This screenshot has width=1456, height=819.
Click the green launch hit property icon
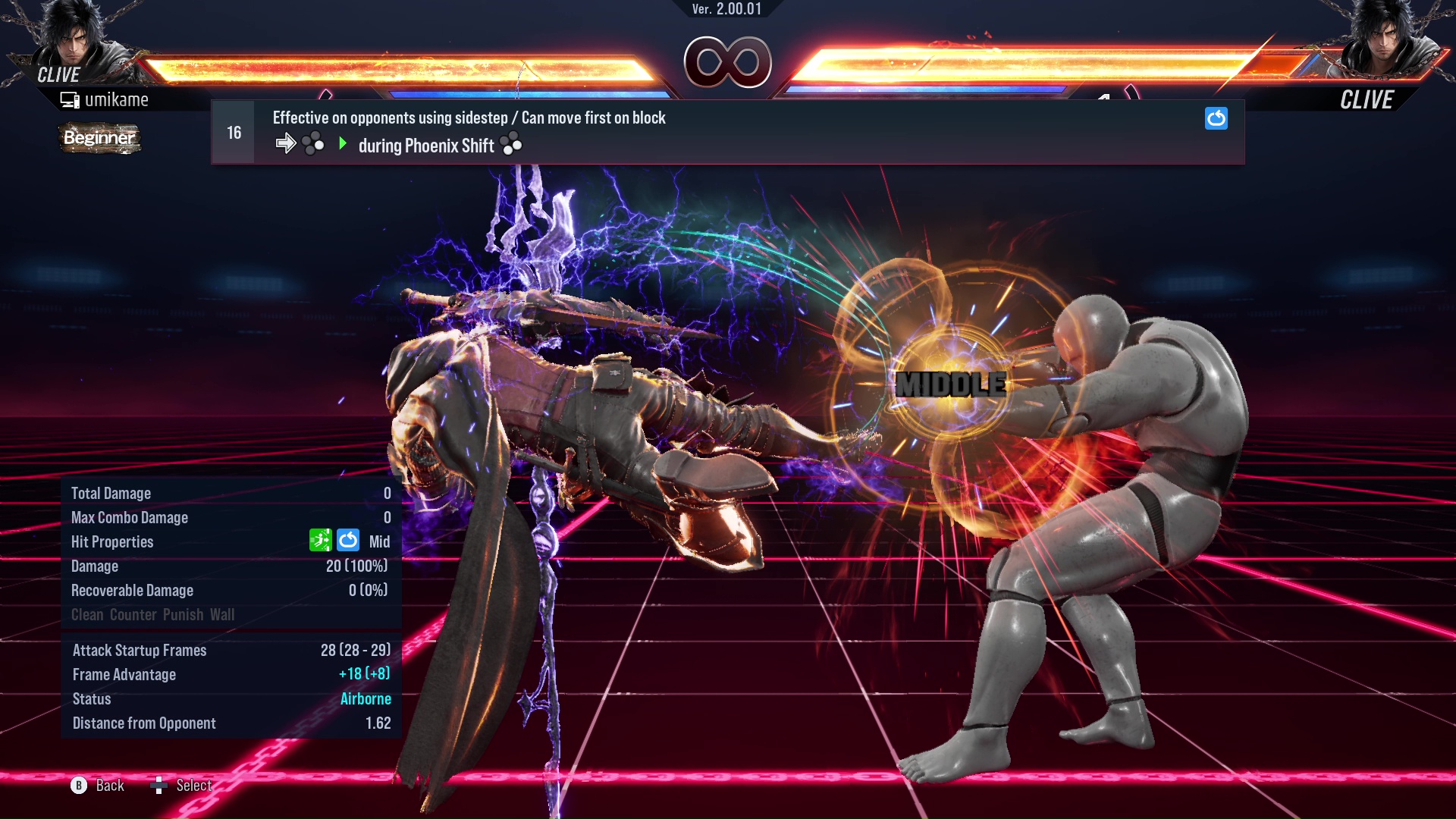321,541
